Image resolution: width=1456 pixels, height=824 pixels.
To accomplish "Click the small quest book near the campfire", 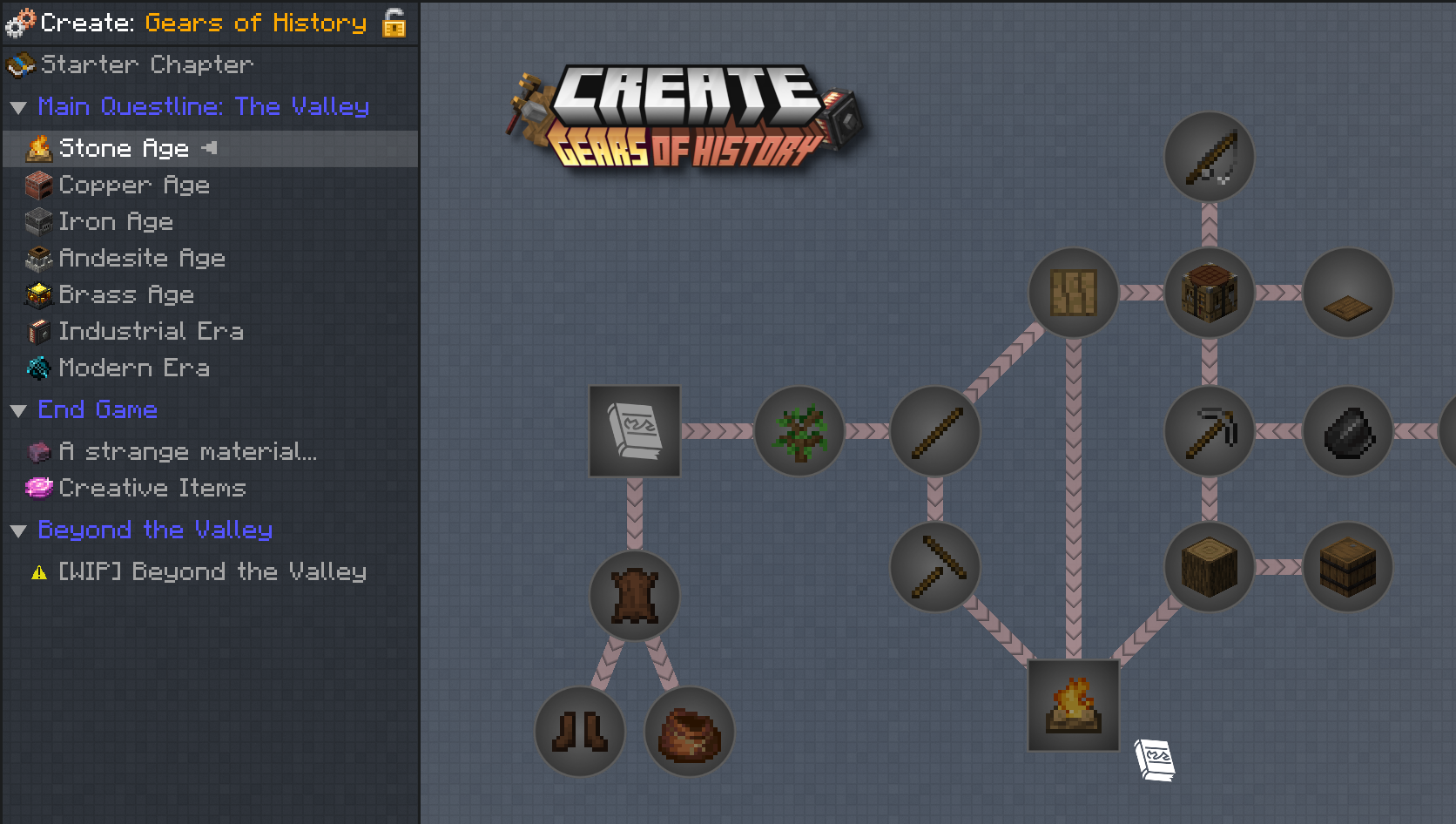I will 1155,759.
